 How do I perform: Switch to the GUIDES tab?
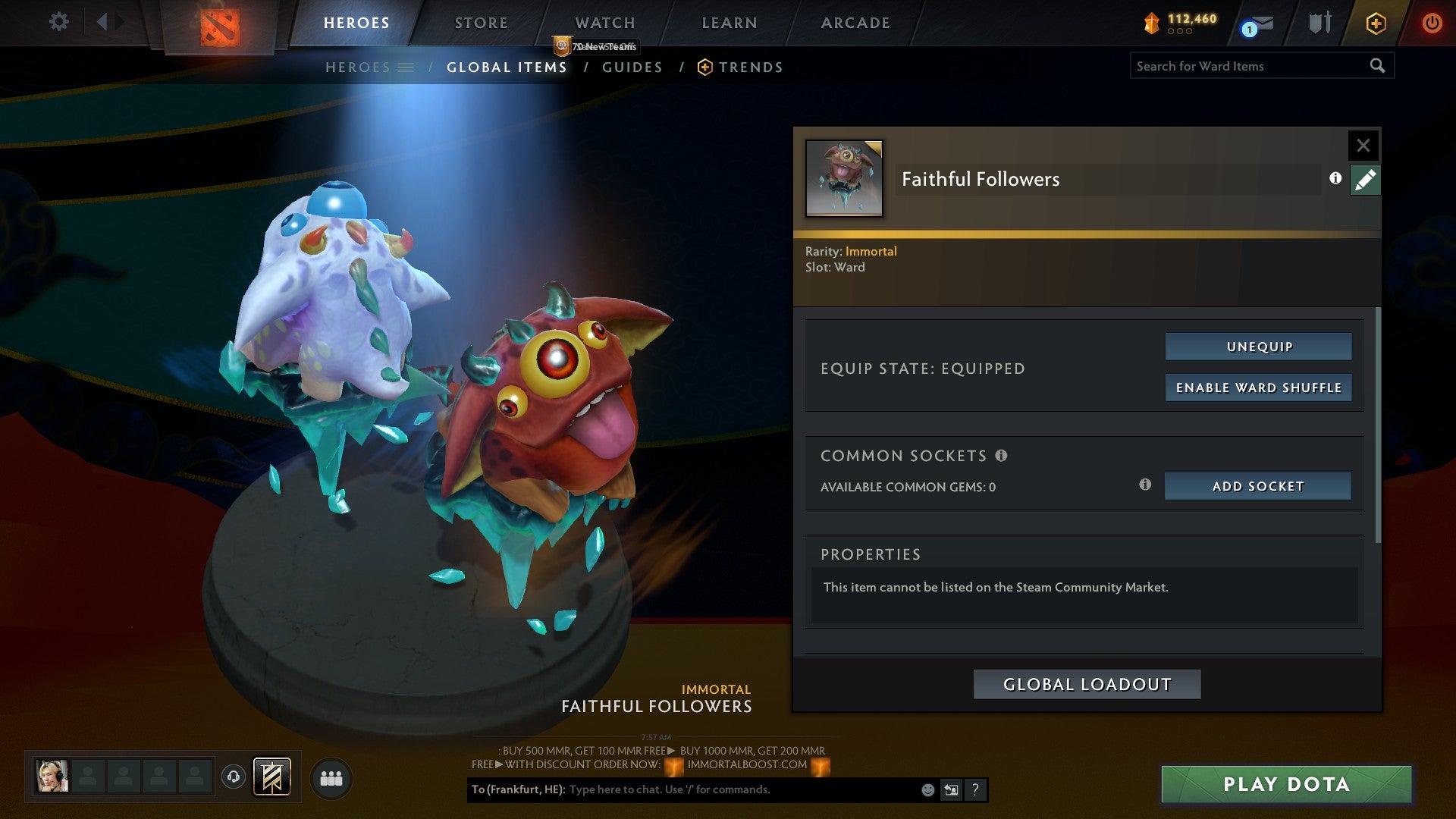coord(632,67)
